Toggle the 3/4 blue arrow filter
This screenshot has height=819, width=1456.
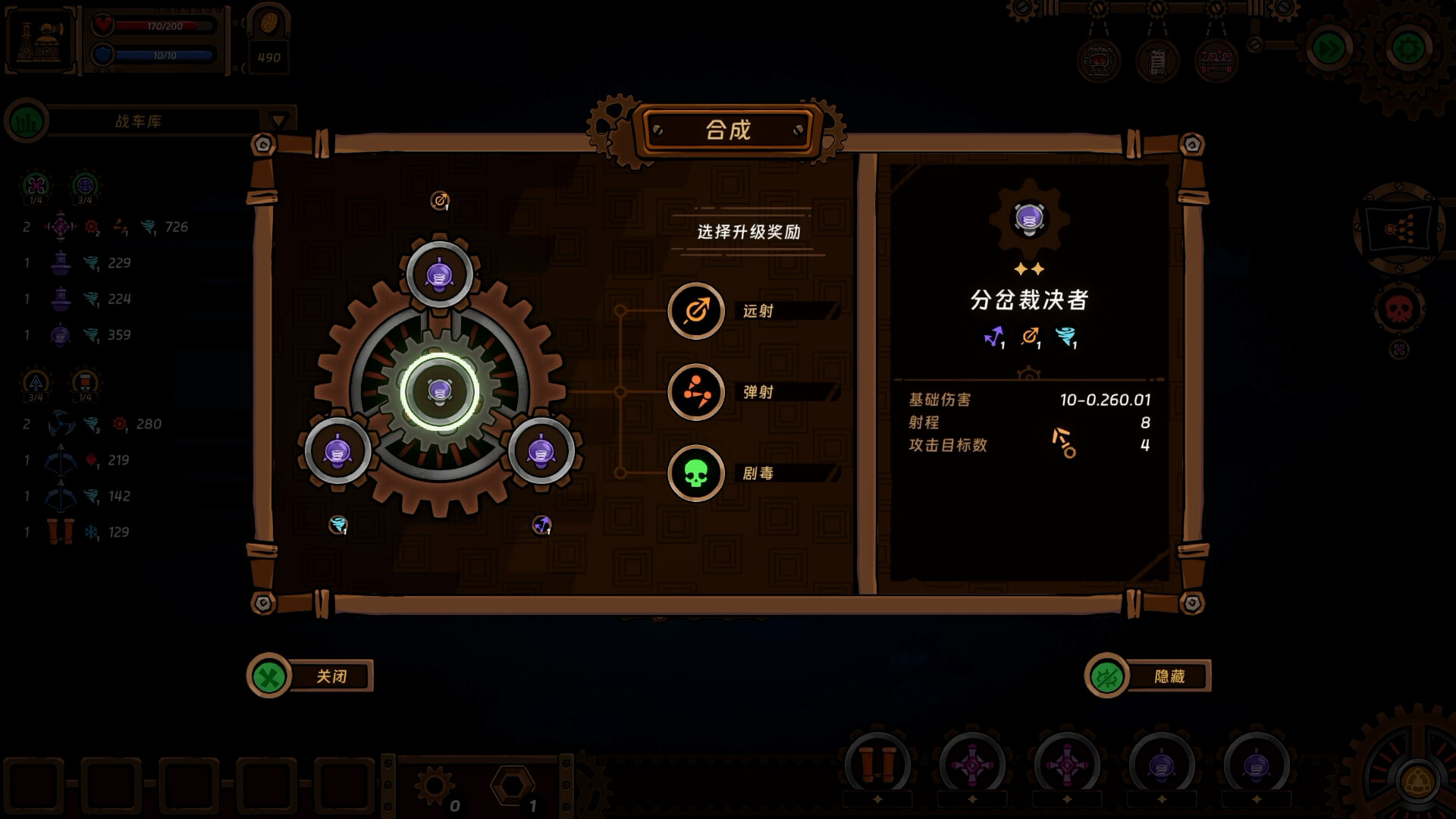tap(33, 381)
